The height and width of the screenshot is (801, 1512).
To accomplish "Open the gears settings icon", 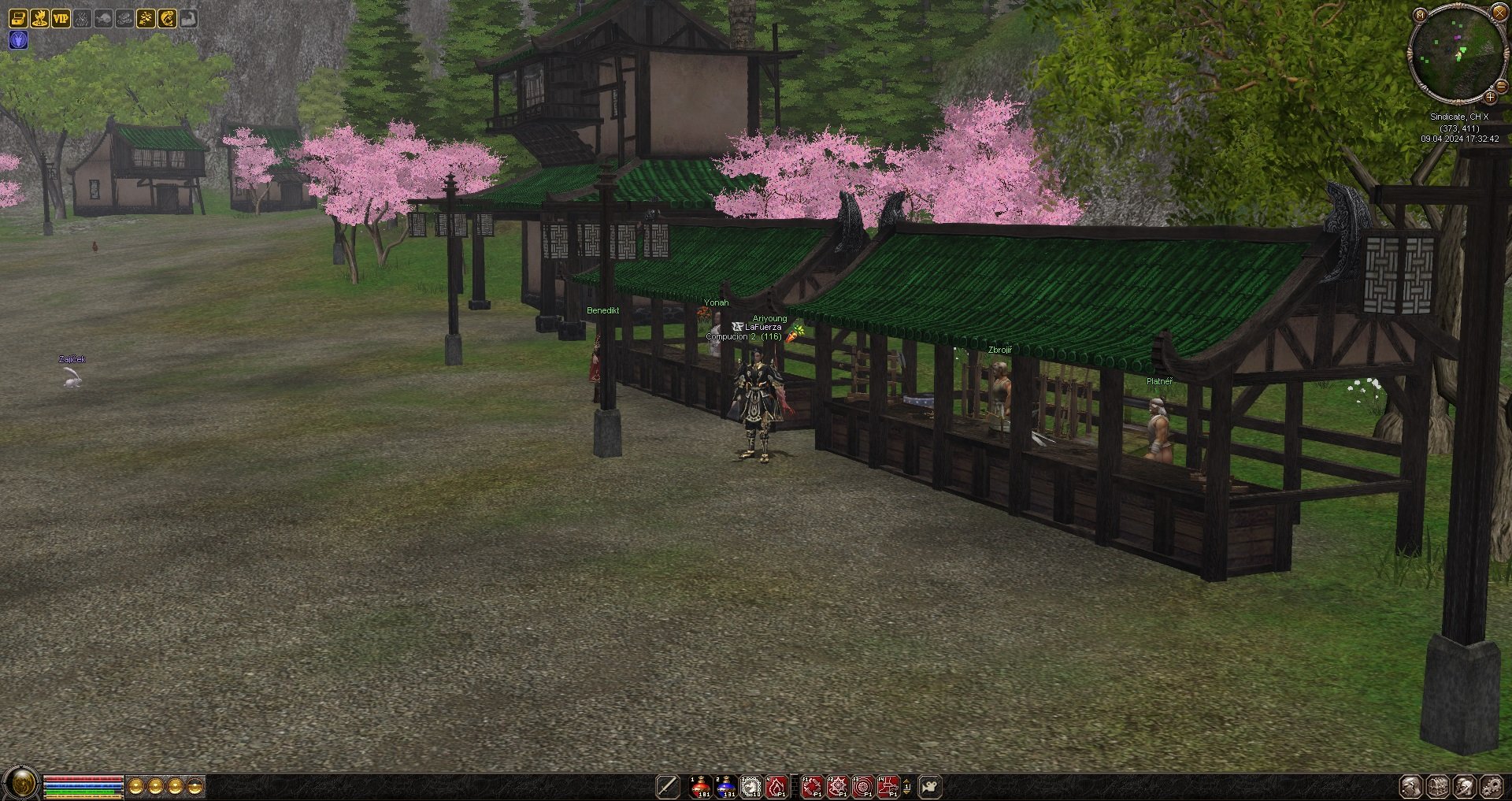I will click(x=1490, y=786).
